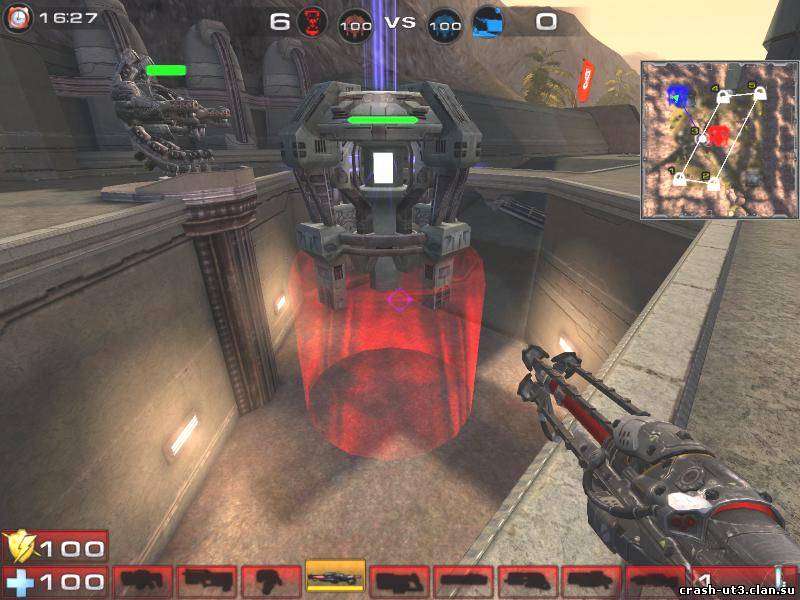Click the red team emblem icon
The height and width of the screenshot is (600, 800).
pos(312,21)
